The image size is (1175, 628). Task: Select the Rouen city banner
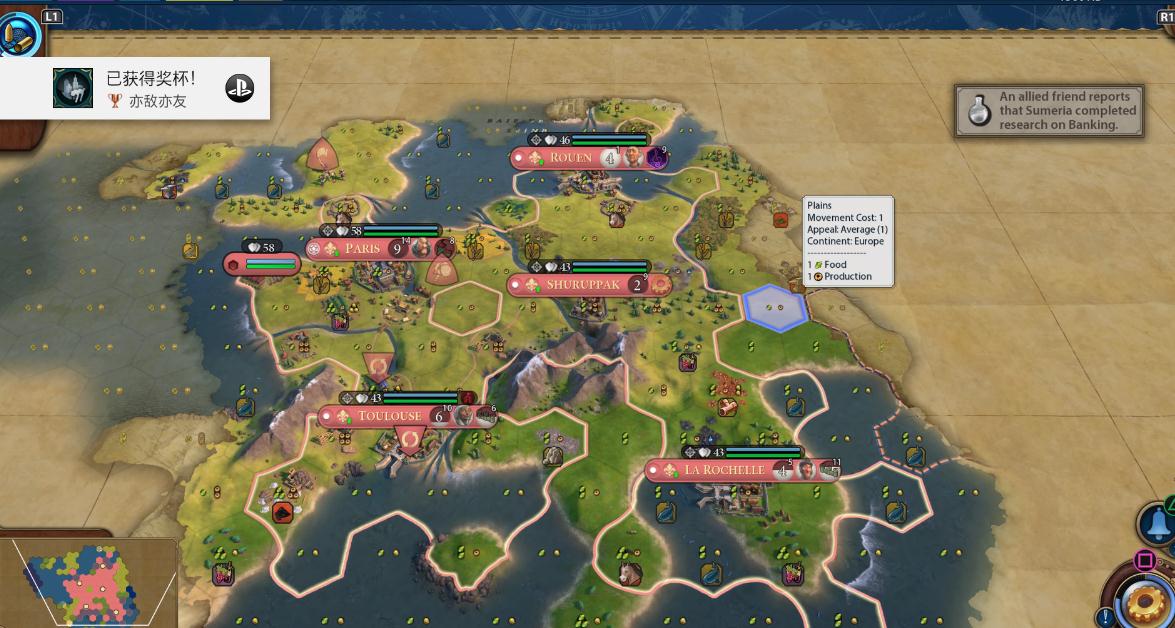pyautogui.click(x=571, y=158)
